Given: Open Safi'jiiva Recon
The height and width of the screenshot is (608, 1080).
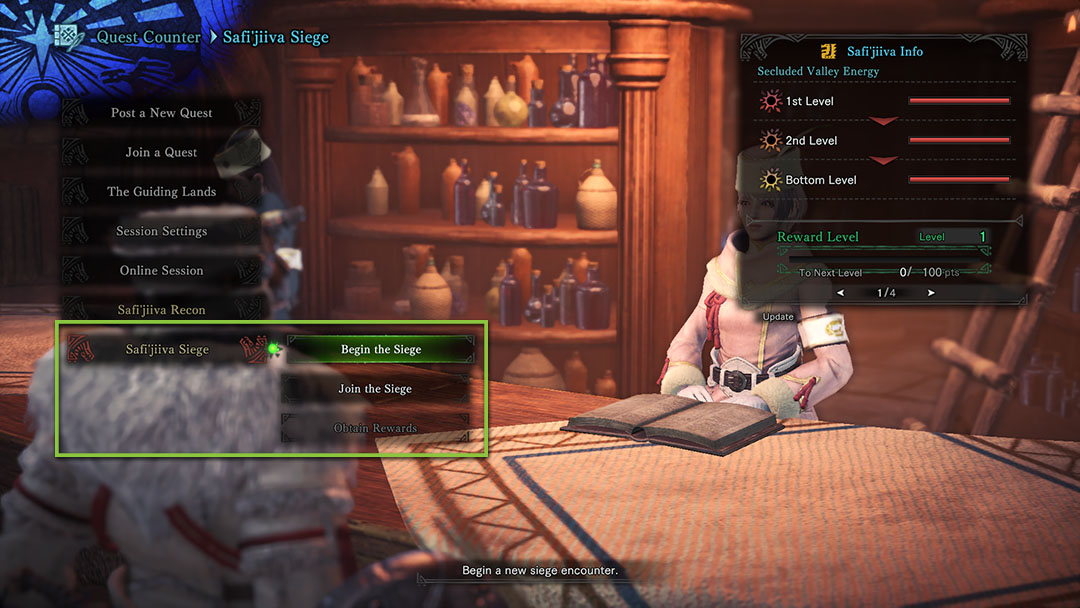Looking at the screenshot, I should point(161,310).
